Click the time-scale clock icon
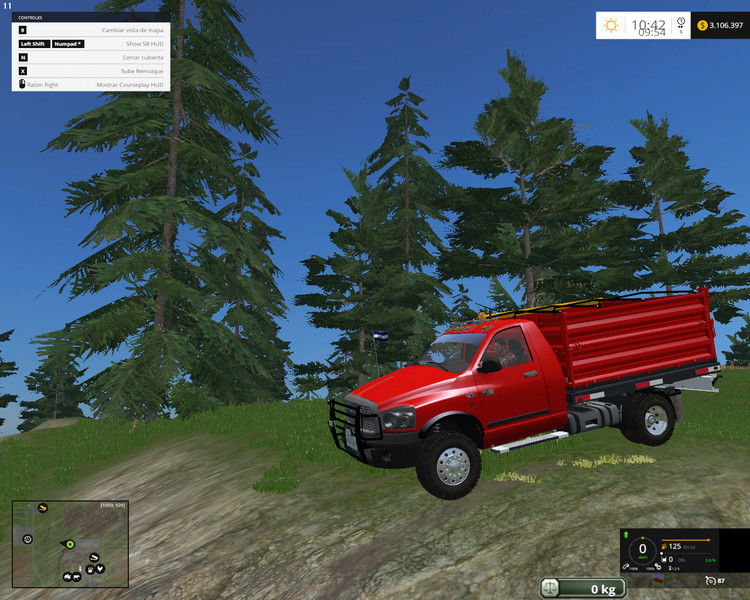 tap(681, 22)
